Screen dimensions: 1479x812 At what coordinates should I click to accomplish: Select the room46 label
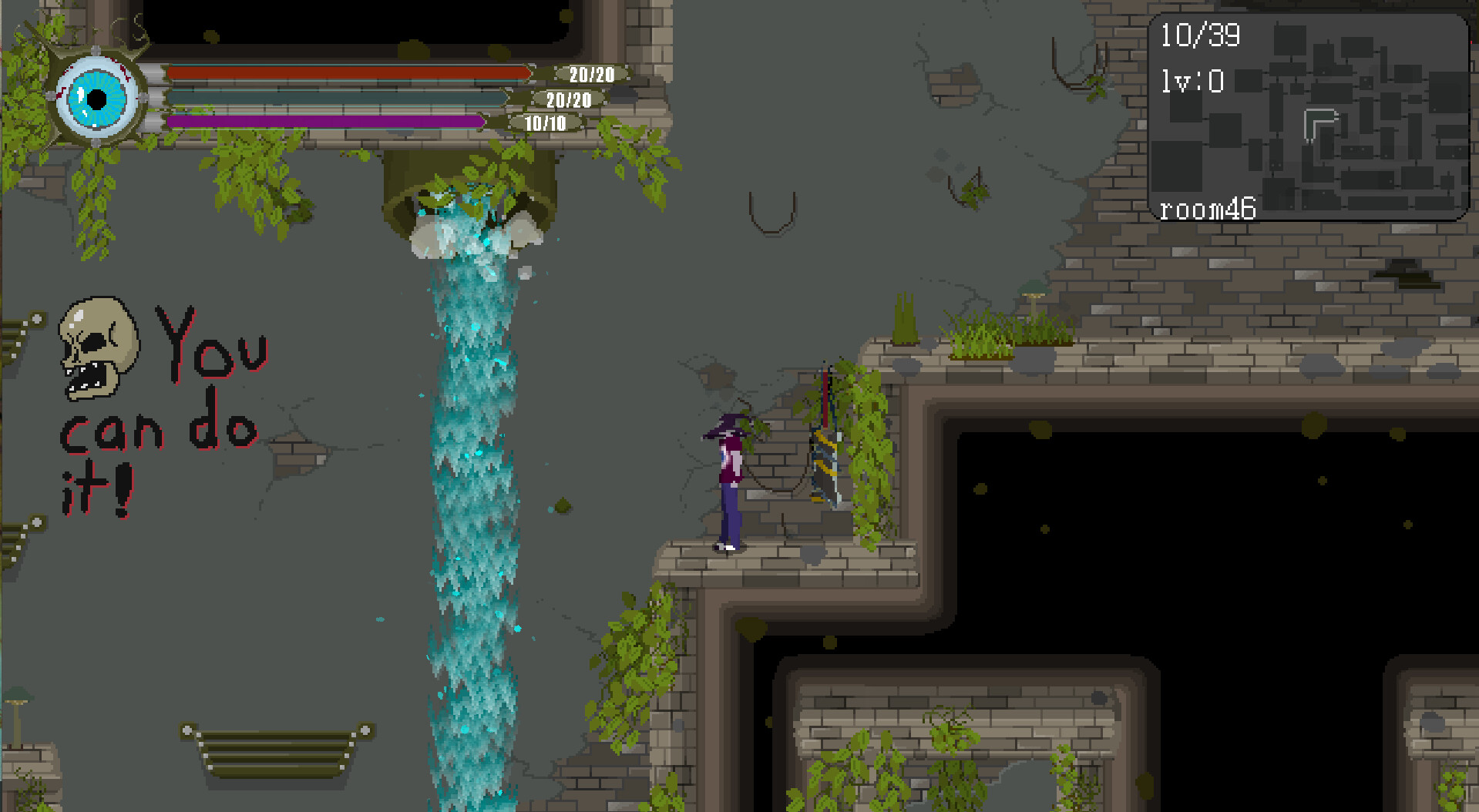(x=1208, y=208)
